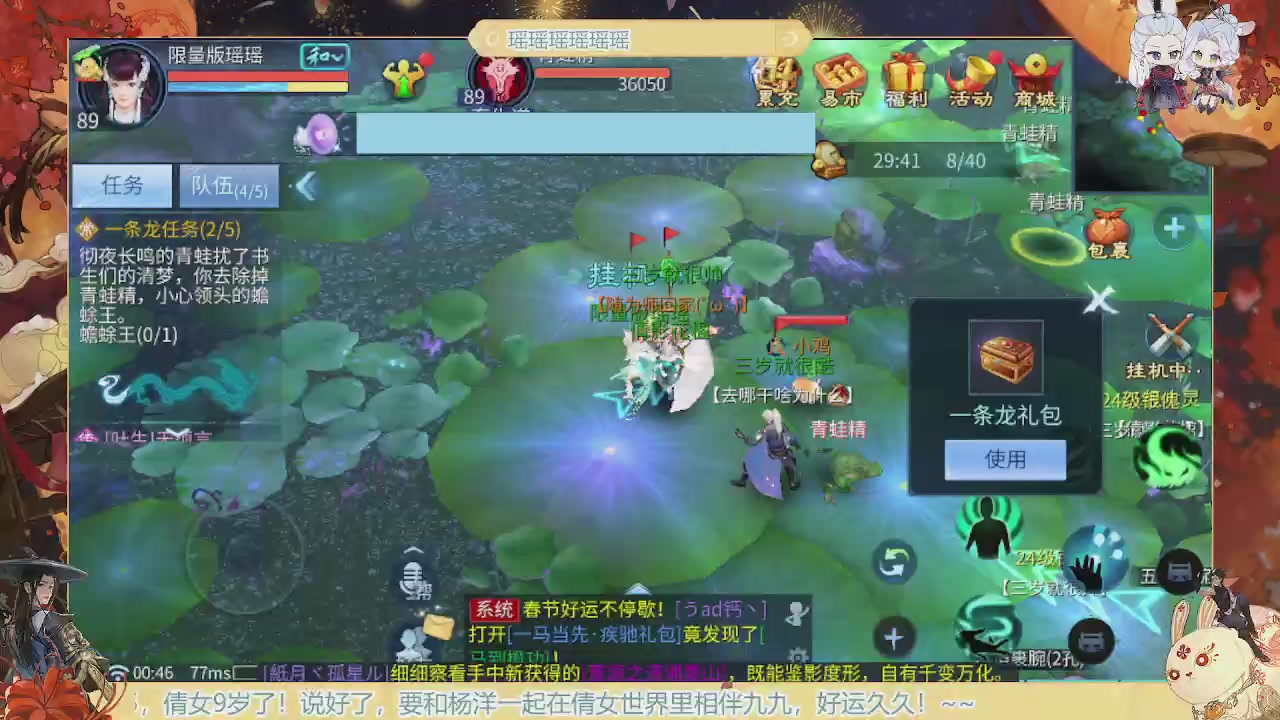The image size is (1280, 720).
Task: Select the voice chat microphone icon
Action: pos(413,578)
